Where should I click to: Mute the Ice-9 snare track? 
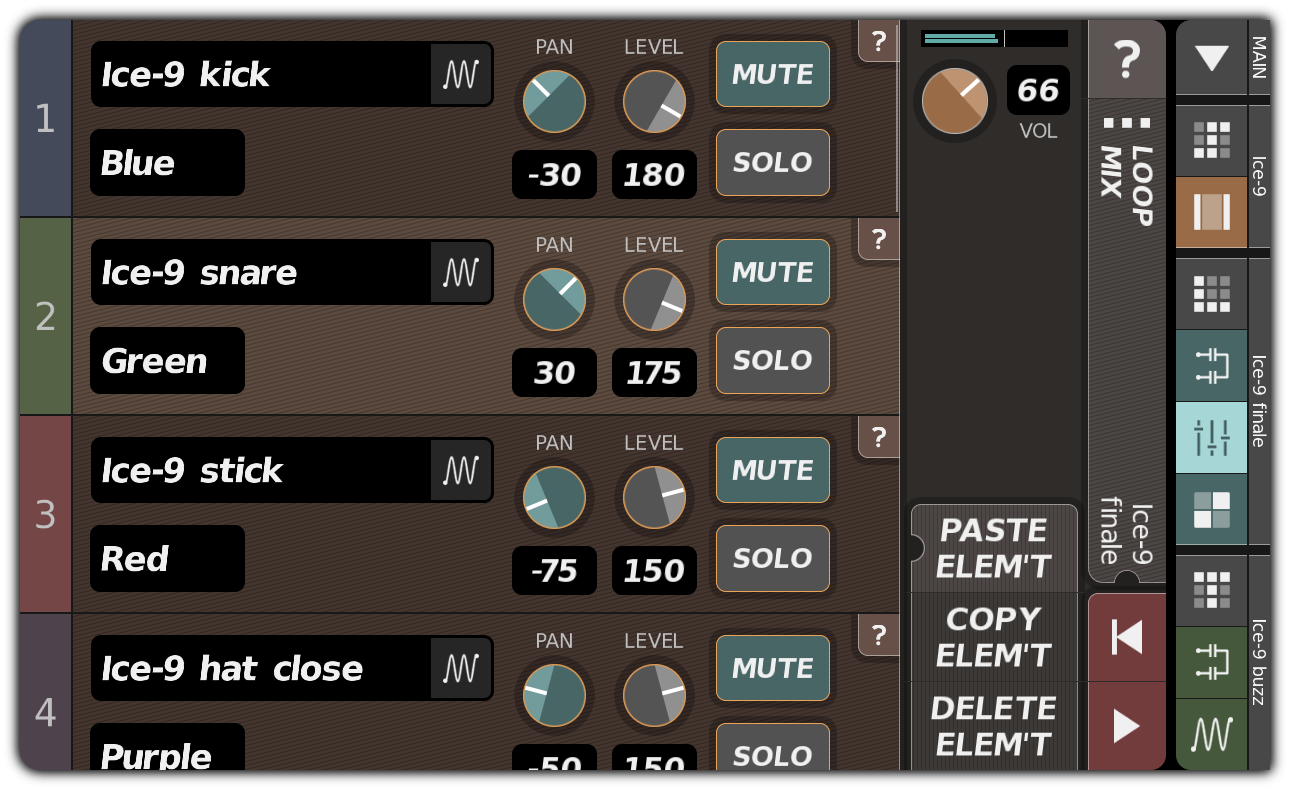click(x=772, y=272)
